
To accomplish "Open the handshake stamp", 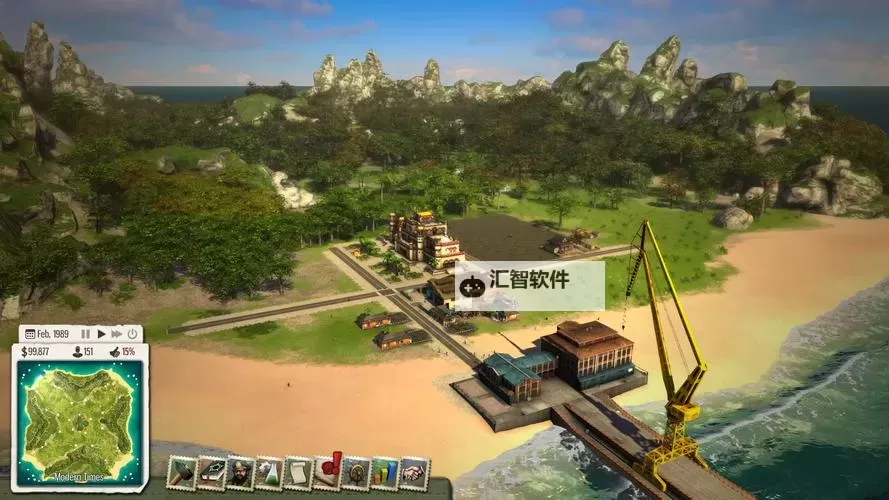I will [x=414, y=473].
